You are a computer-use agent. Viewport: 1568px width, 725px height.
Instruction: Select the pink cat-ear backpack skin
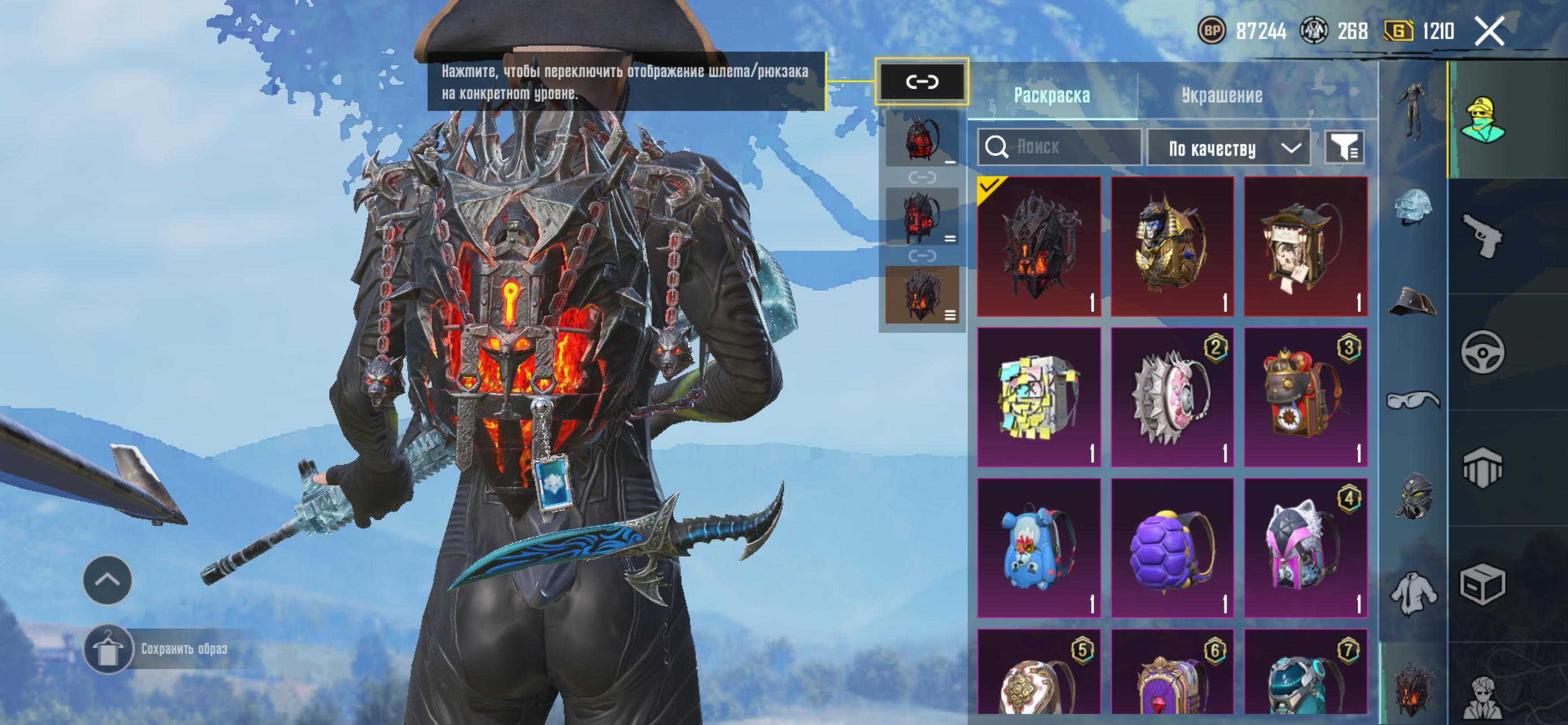click(1306, 547)
